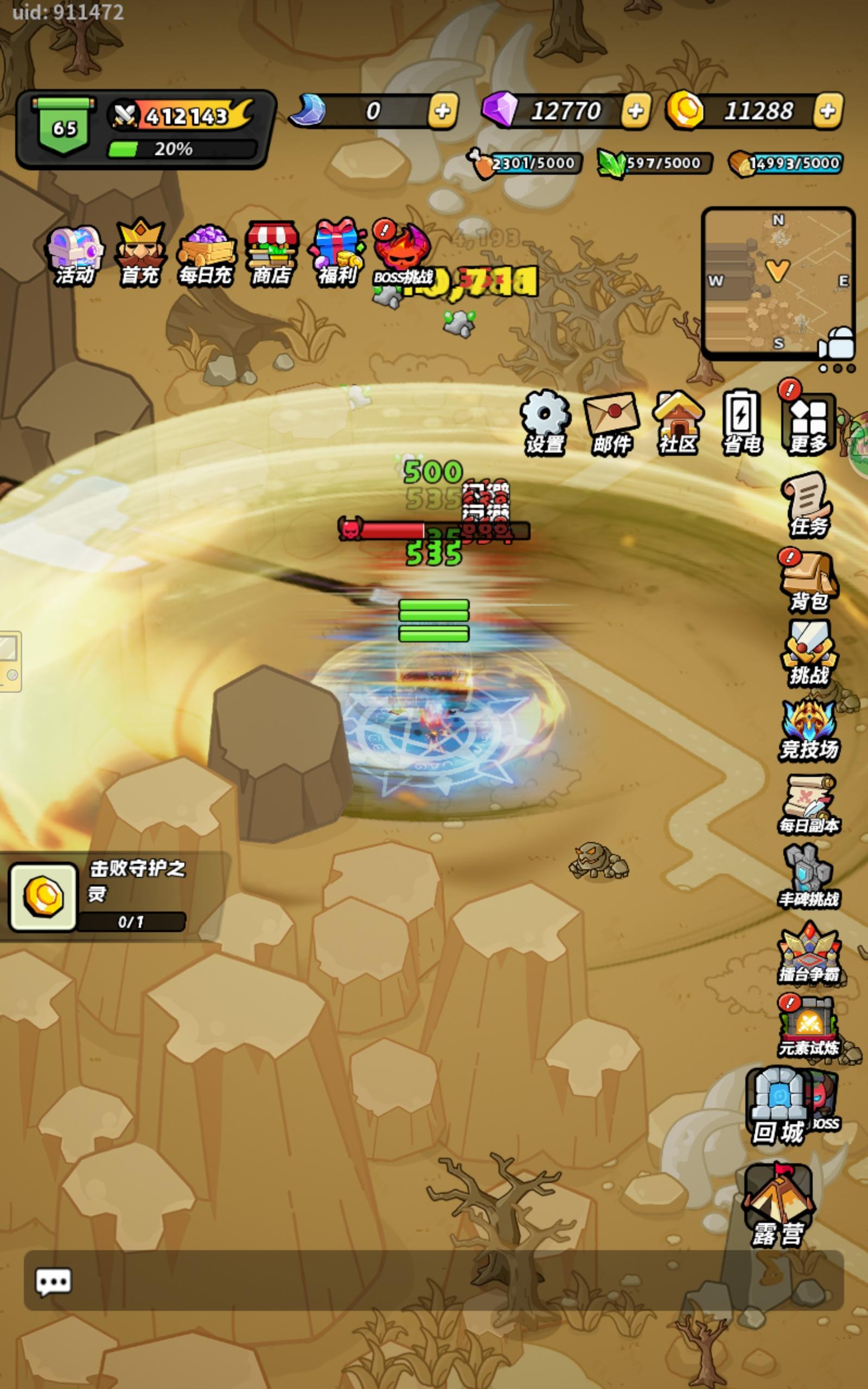Open the 福利 welfare gift panel

(x=336, y=251)
